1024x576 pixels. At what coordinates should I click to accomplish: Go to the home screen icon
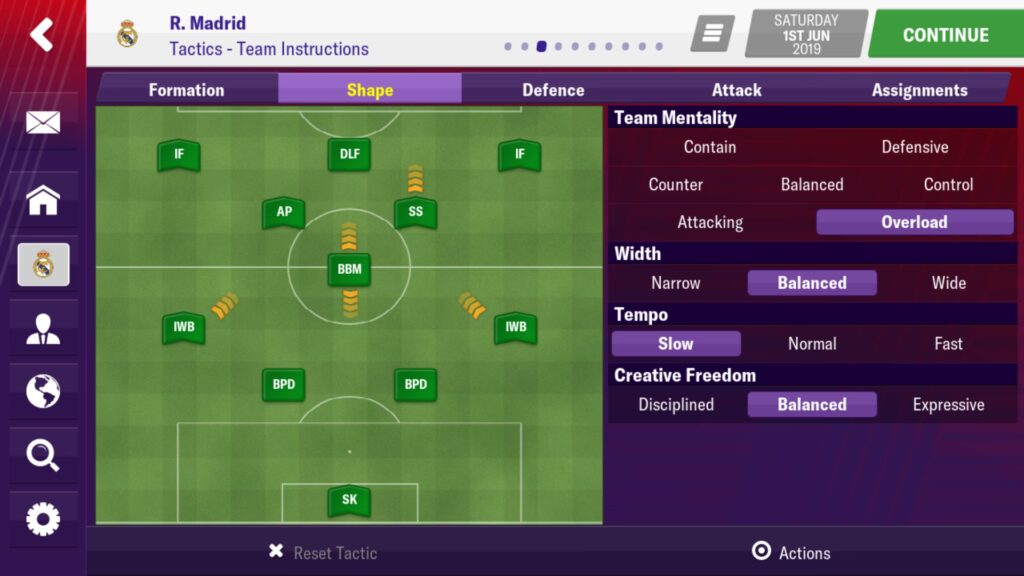click(x=42, y=201)
